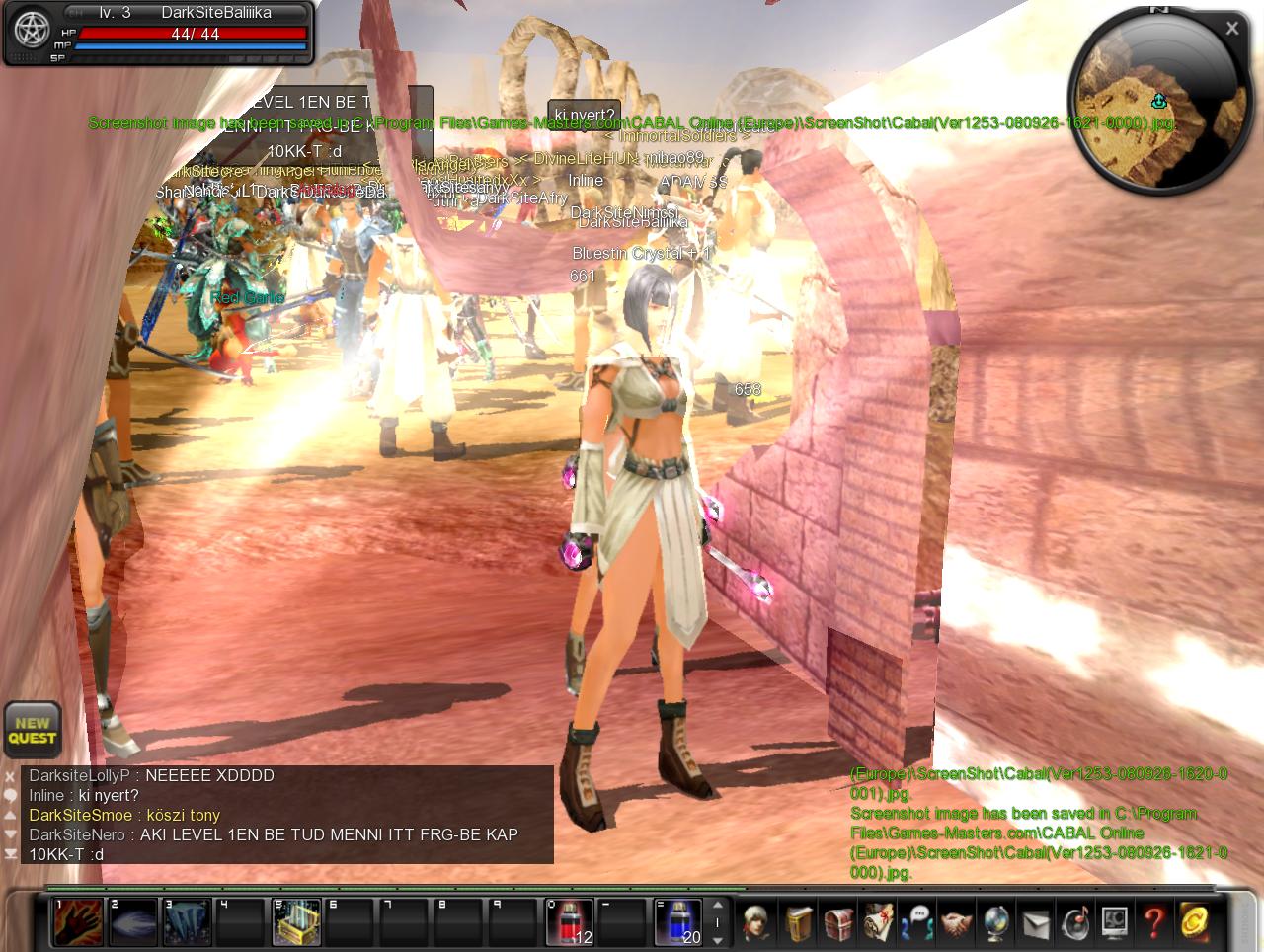1264x952 pixels.
Task: Open the quest scroll icon
Action: pyautogui.click(x=877, y=923)
